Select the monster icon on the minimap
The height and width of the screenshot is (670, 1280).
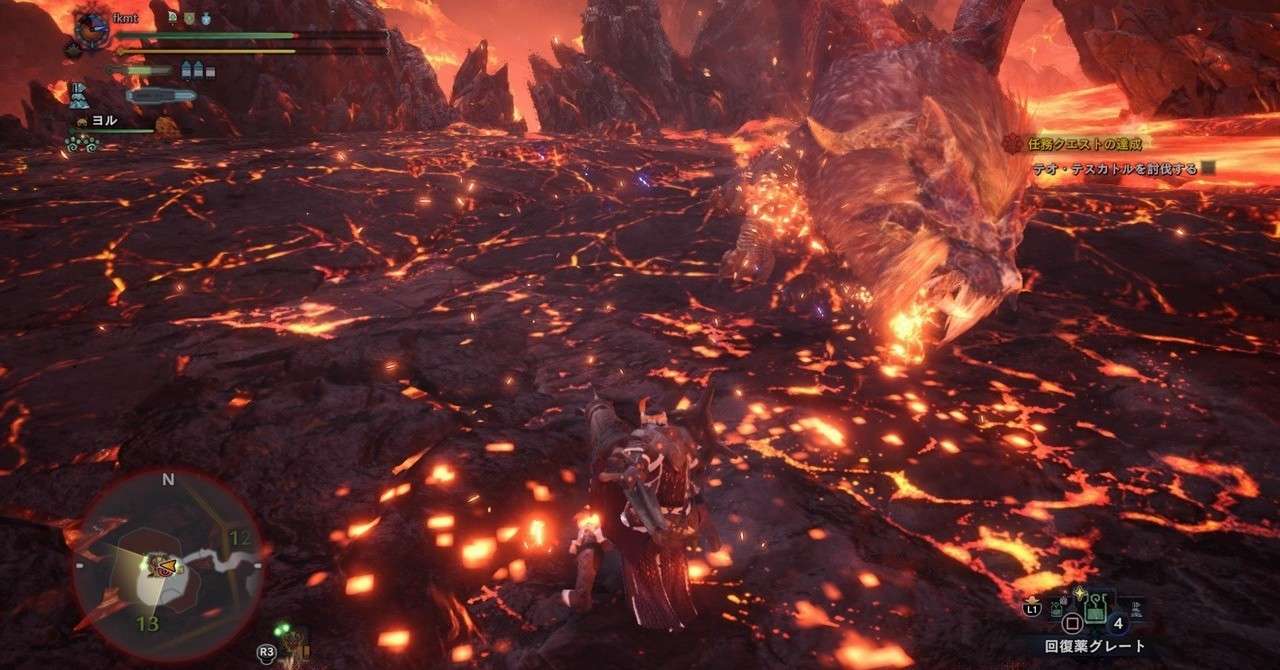click(159, 566)
